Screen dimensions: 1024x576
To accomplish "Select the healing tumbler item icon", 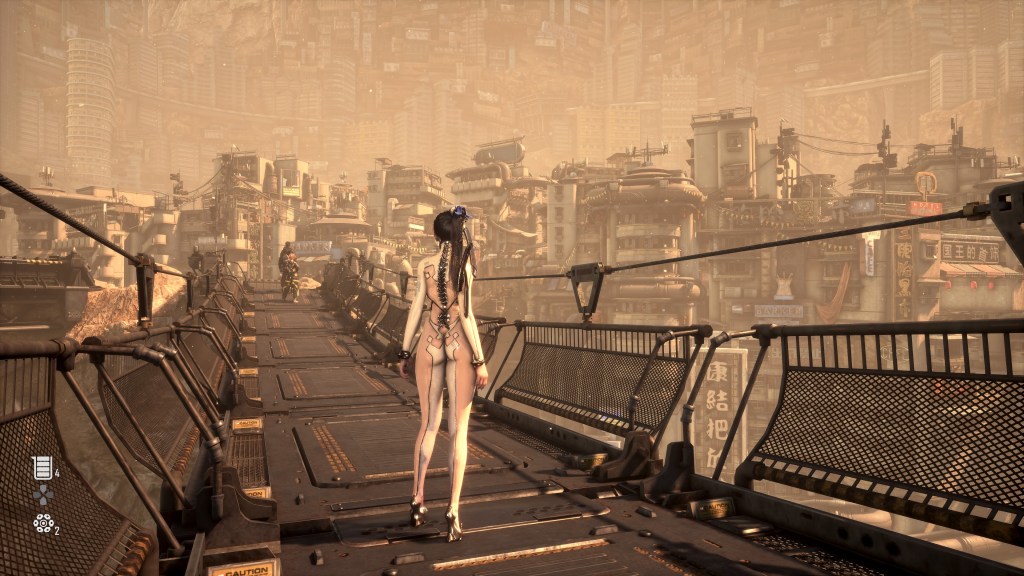I will tap(41, 467).
